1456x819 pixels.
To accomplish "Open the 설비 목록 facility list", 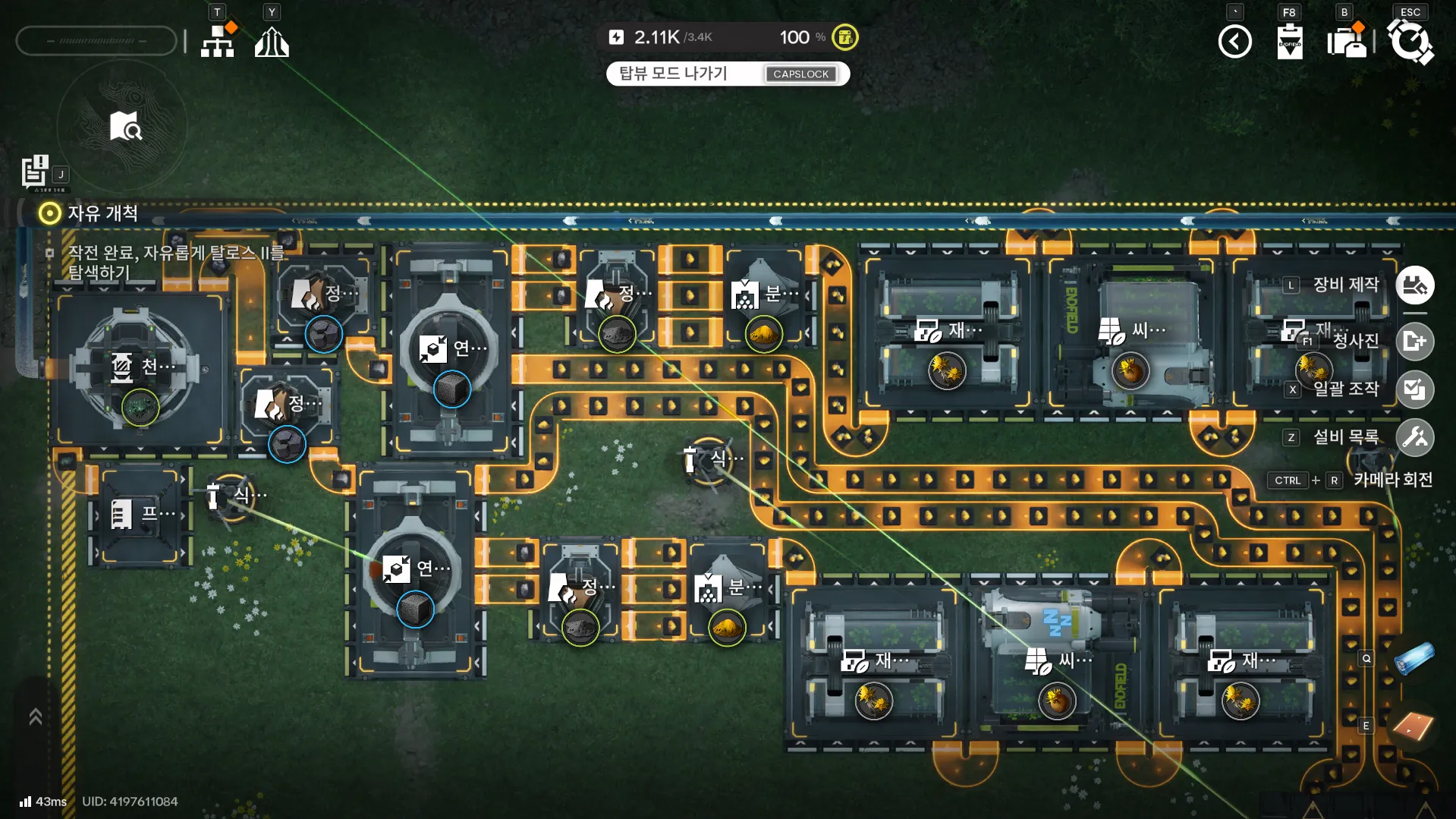I will coord(1414,437).
